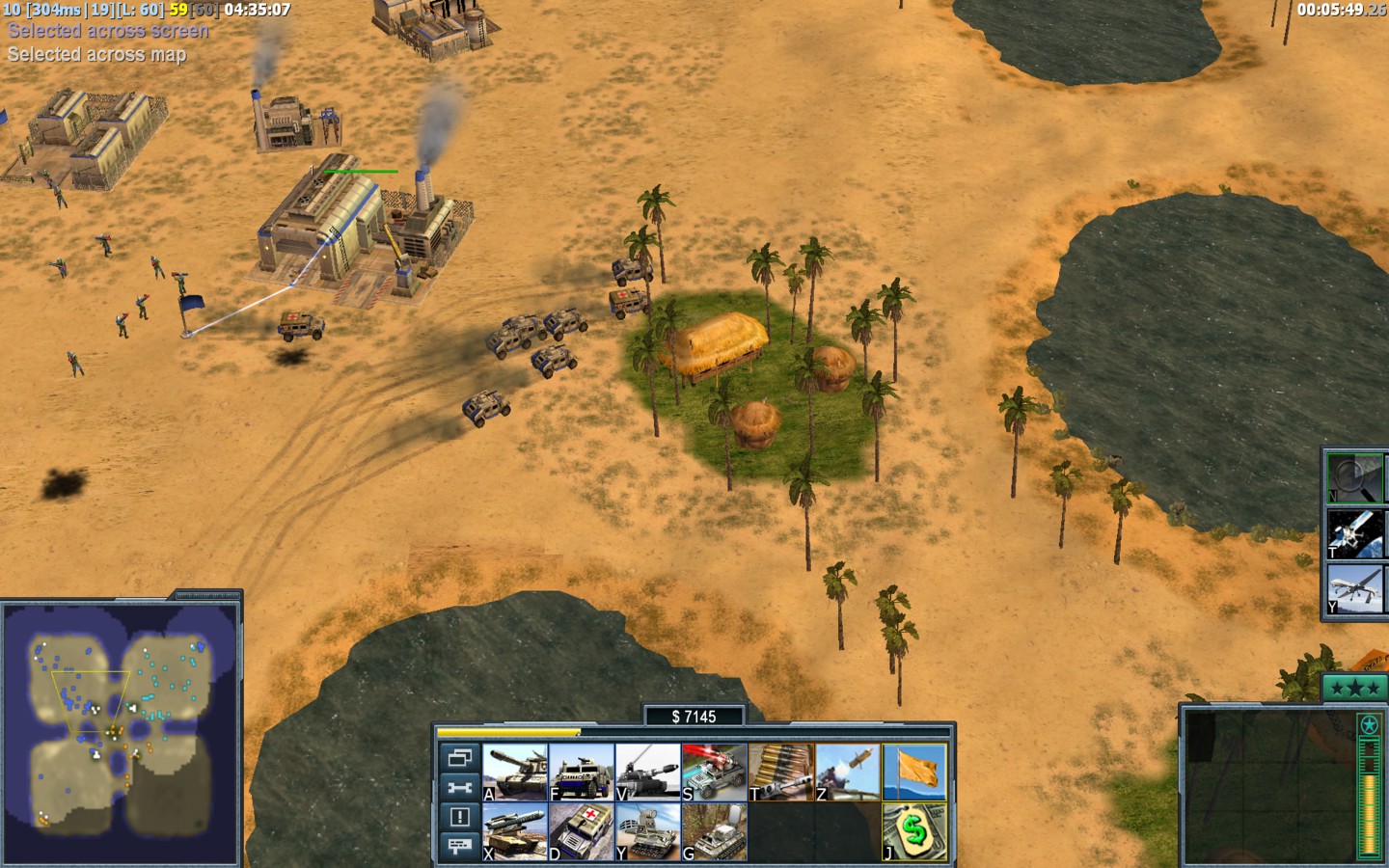The image size is (1389, 868).
Task: Use the Spy Satellite power
Action: tap(1354, 533)
